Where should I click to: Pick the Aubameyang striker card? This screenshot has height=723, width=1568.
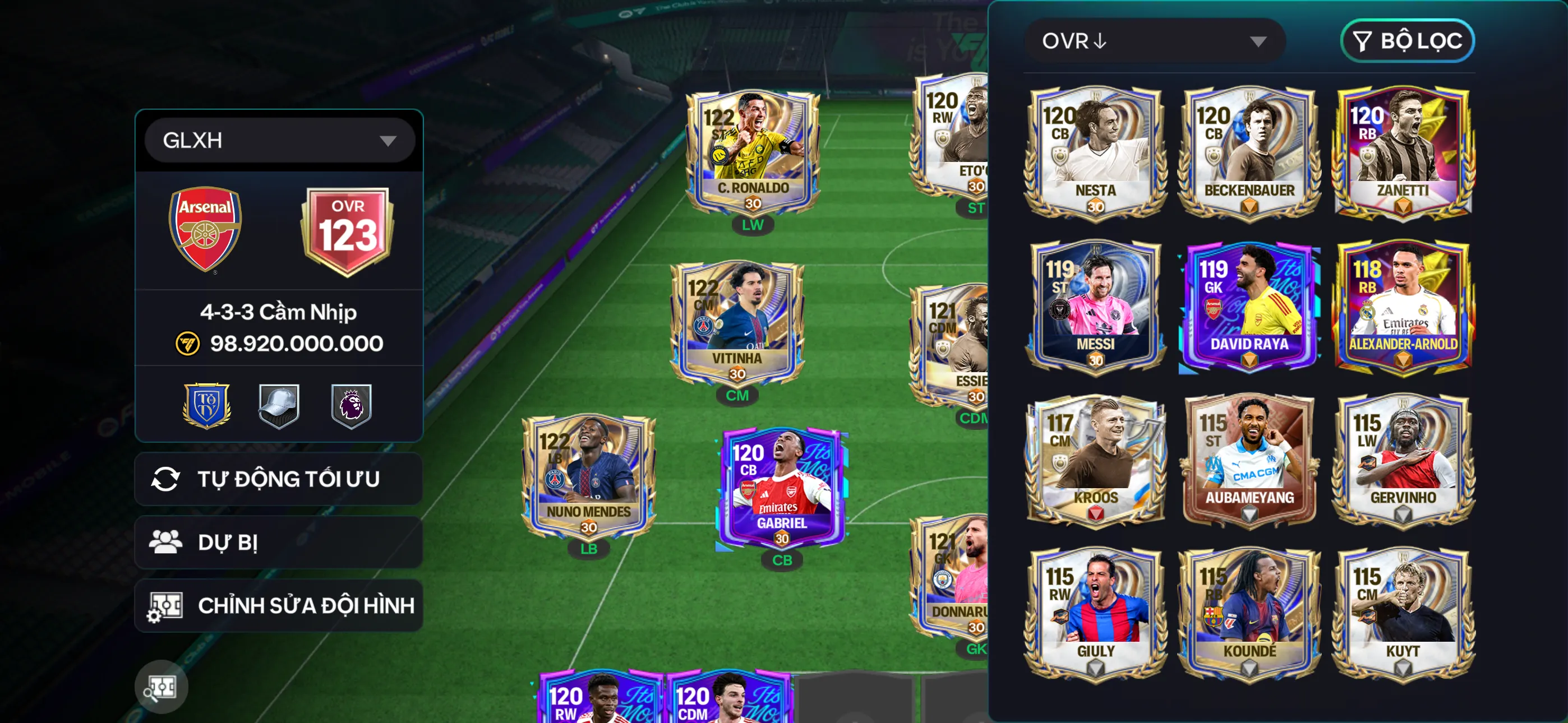tap(1249, 460)
